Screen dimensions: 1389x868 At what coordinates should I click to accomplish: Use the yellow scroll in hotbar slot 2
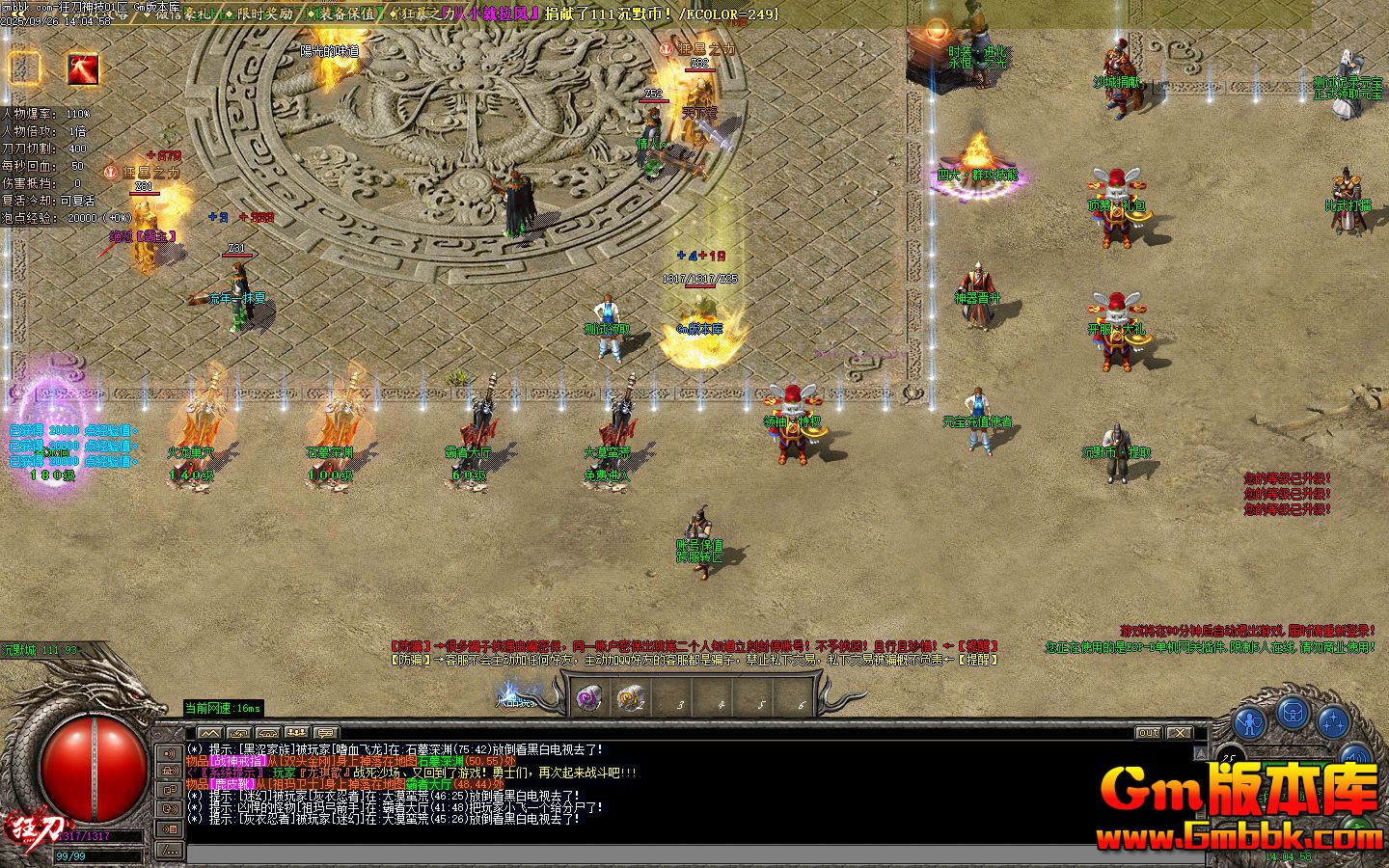(630, 699)
